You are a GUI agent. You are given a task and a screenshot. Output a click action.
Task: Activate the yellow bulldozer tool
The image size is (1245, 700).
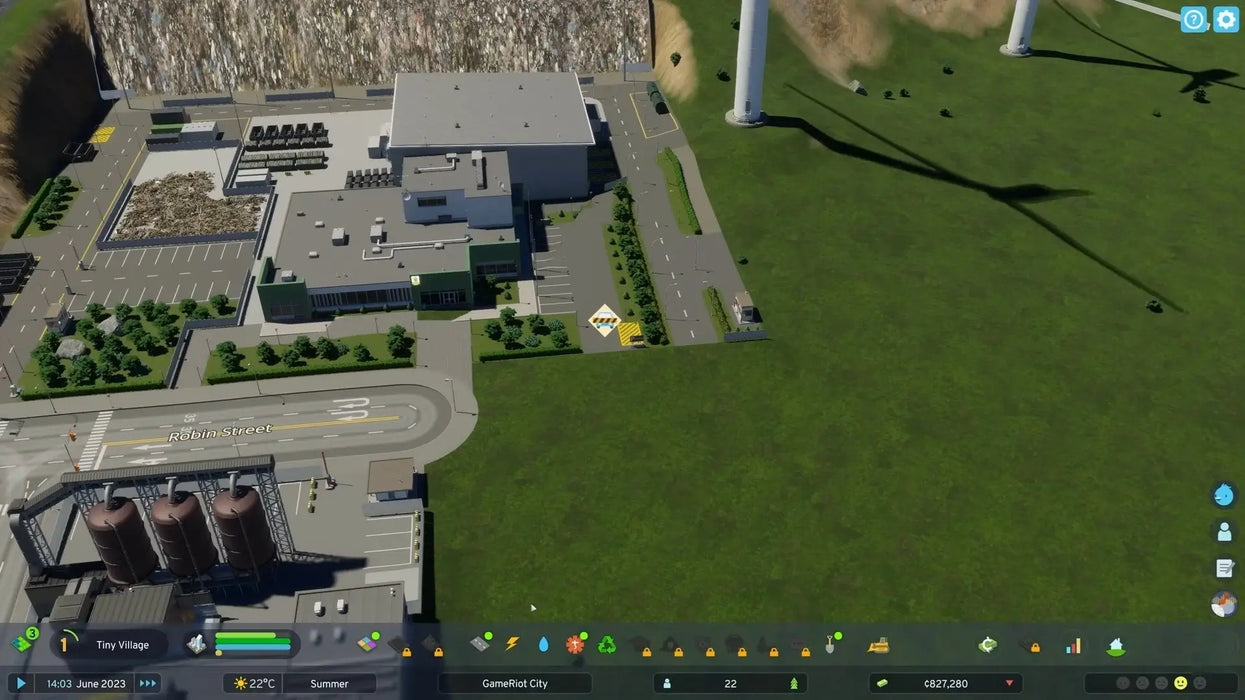click(x=879, y=645)
